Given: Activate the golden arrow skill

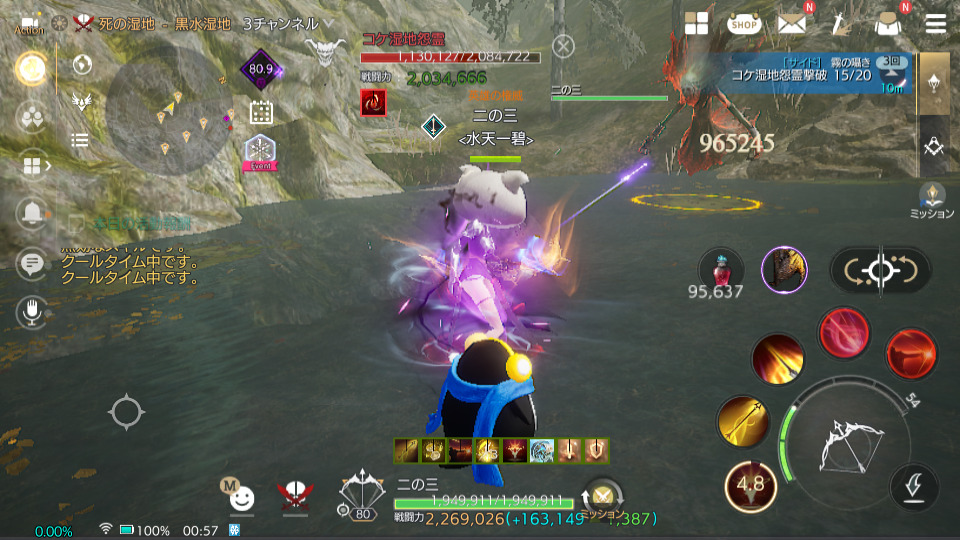Looking at the screenshot, I should click(743, 421).
